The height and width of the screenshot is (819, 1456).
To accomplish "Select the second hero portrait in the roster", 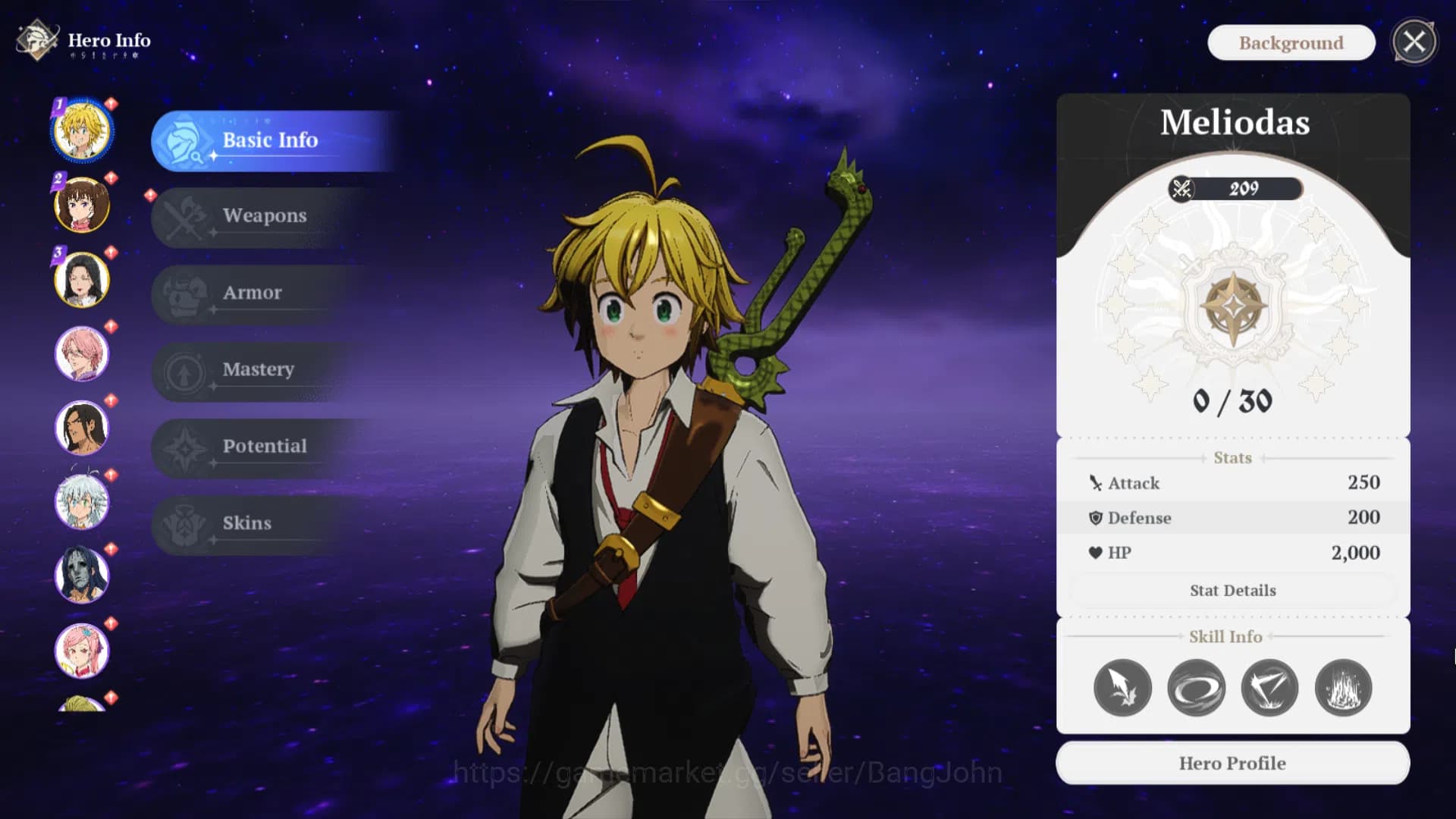I will (82, 205).
